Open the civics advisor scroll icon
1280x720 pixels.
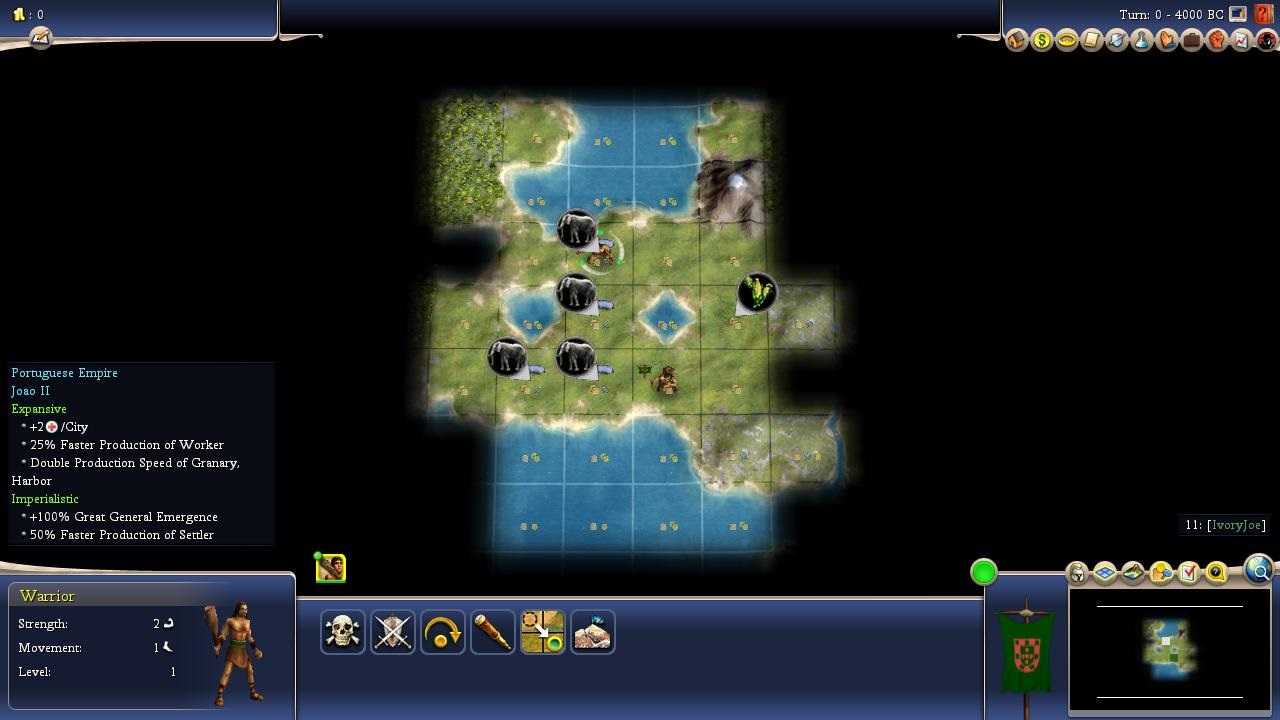[x=1092, y=41]
